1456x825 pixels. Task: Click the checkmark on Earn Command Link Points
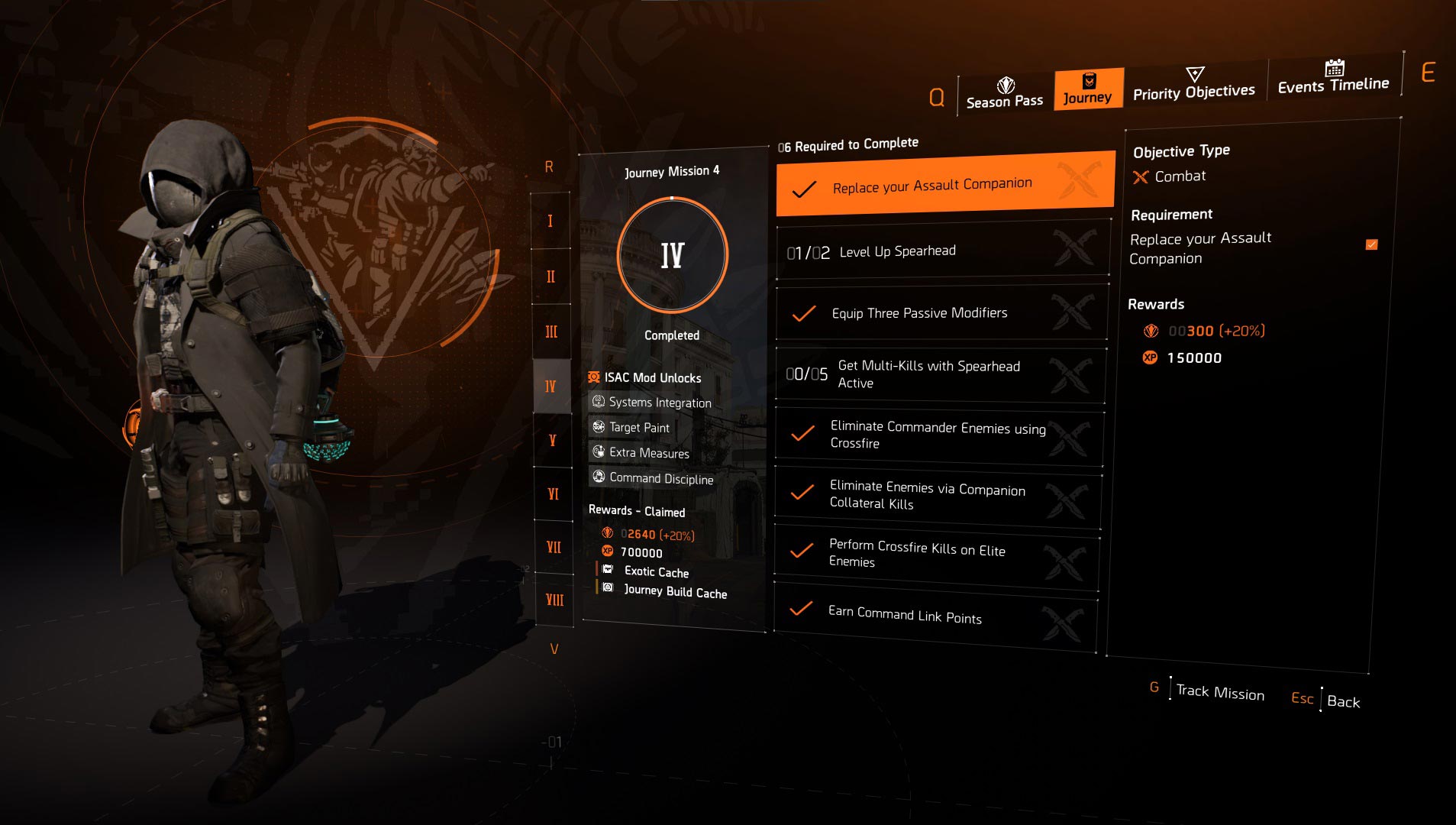802,611
